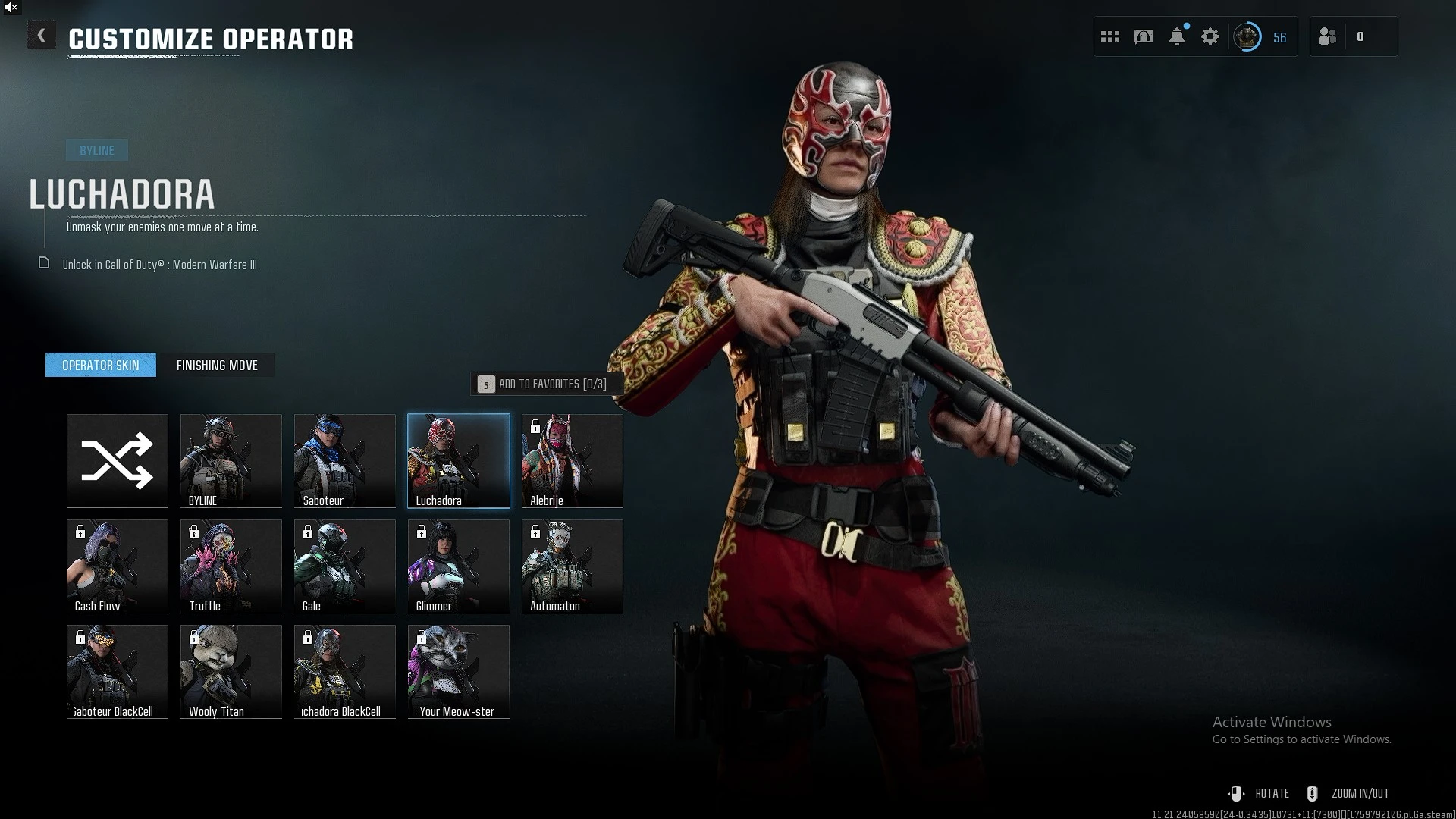
Task: Choose the Your Meow-ster cat skin
Action: click(459, 671)
